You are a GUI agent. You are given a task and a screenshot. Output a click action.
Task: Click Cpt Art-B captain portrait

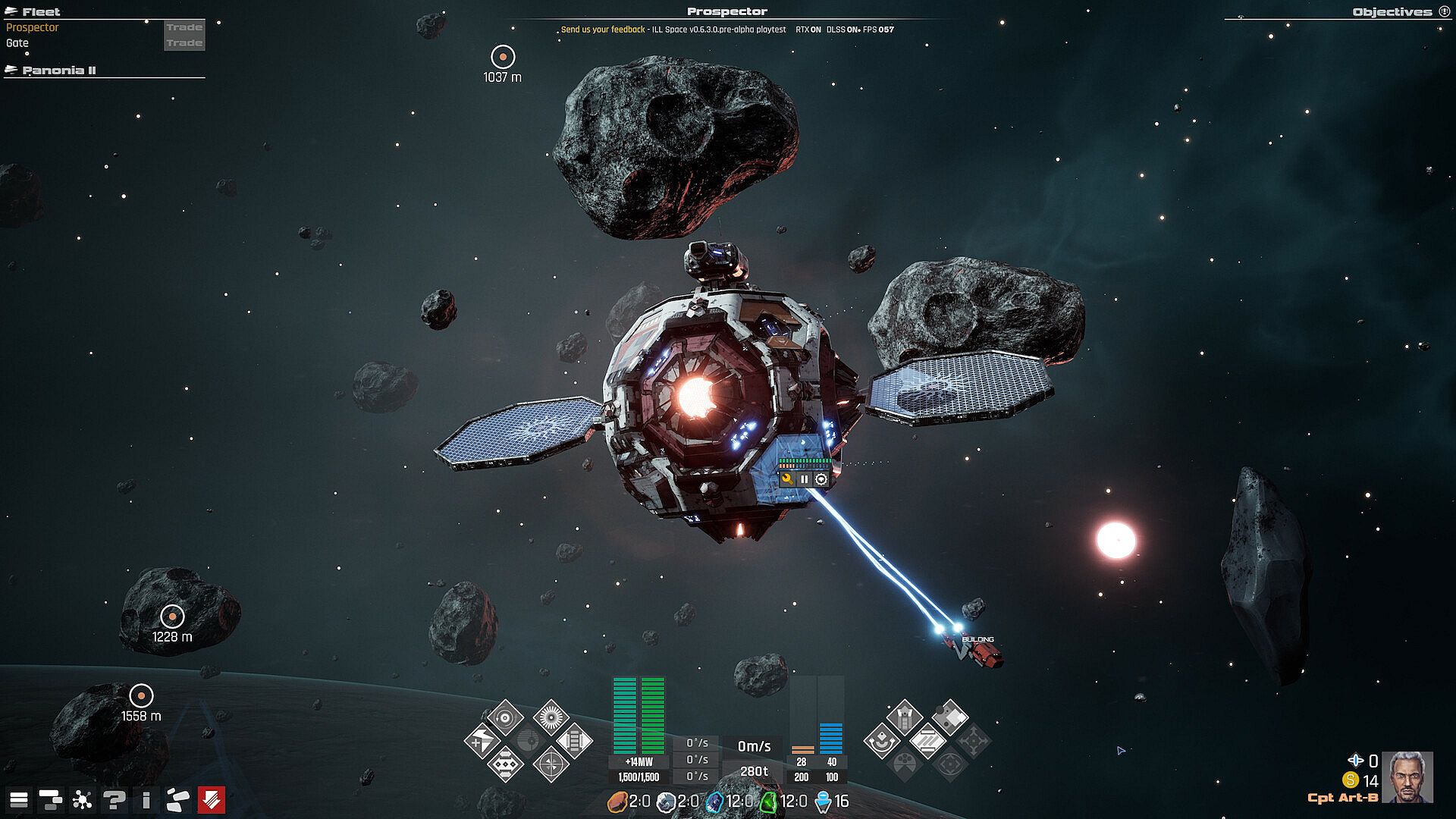click(1407, 777)
